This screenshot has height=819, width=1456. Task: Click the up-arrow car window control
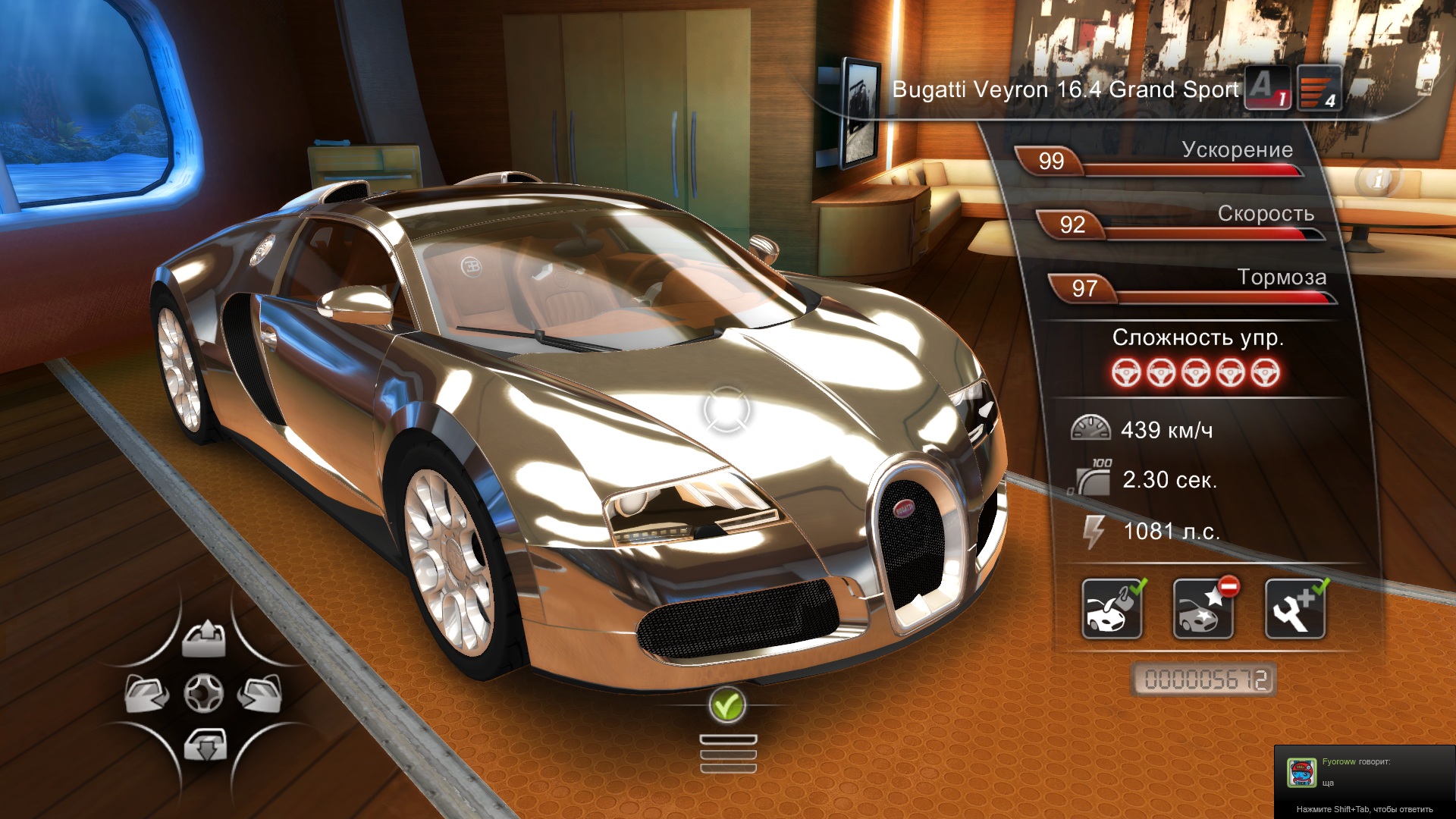point(203,639)
